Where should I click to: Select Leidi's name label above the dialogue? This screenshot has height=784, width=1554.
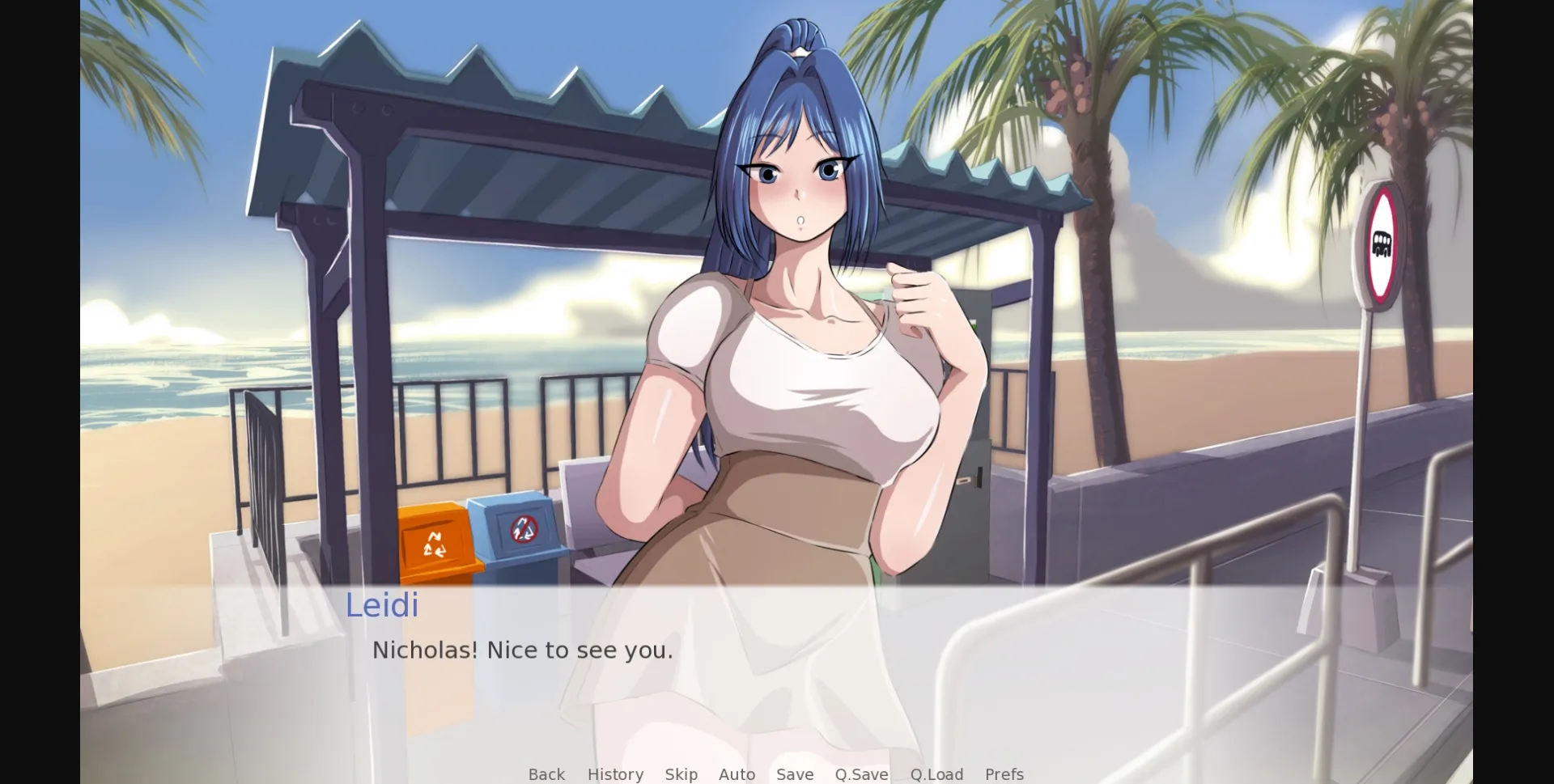382,605
